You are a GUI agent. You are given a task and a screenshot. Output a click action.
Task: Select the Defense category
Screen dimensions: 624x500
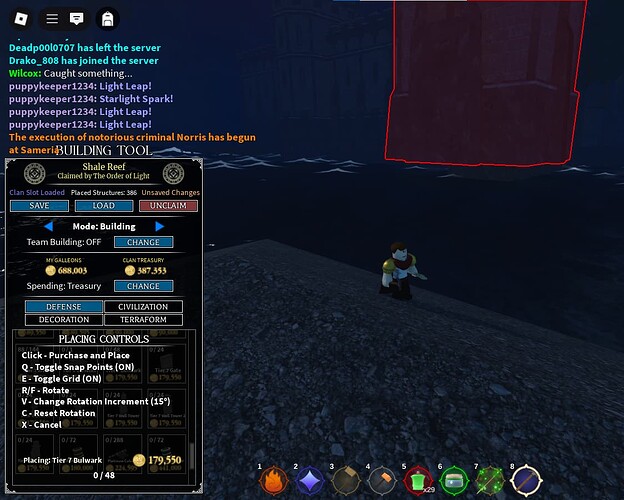pyautogui.click(x=64, y=307)
